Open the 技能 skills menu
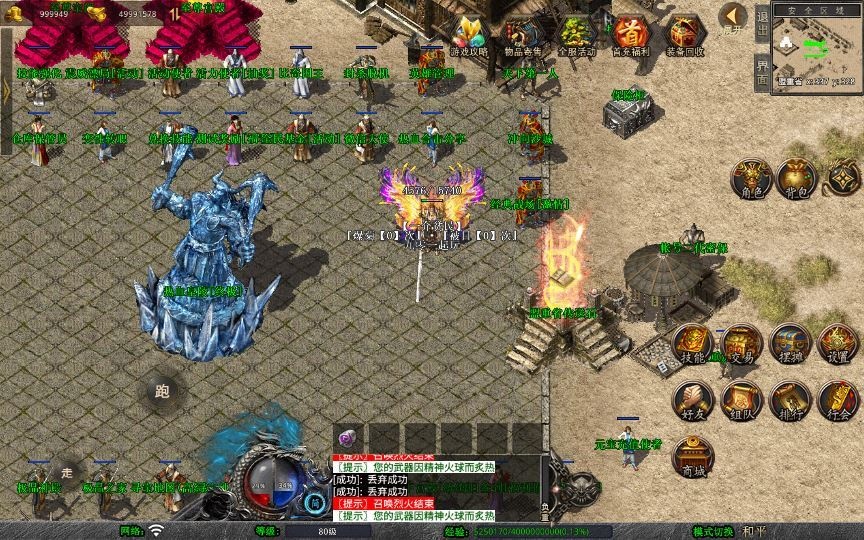 692,344
